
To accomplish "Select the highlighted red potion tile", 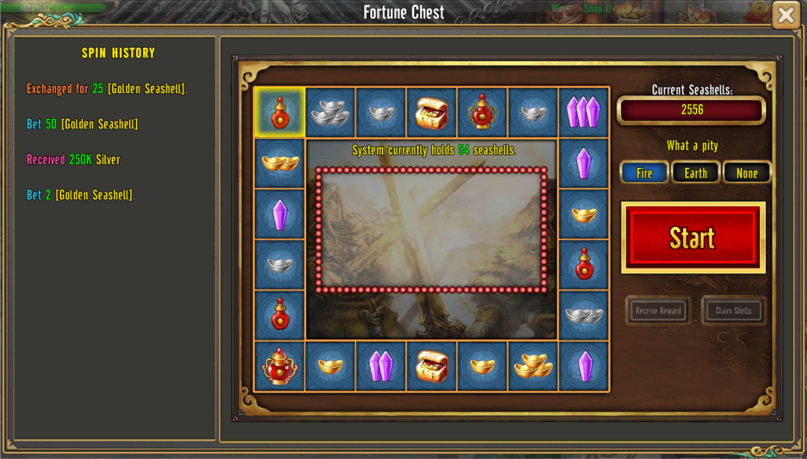I will tap(280, 112).
